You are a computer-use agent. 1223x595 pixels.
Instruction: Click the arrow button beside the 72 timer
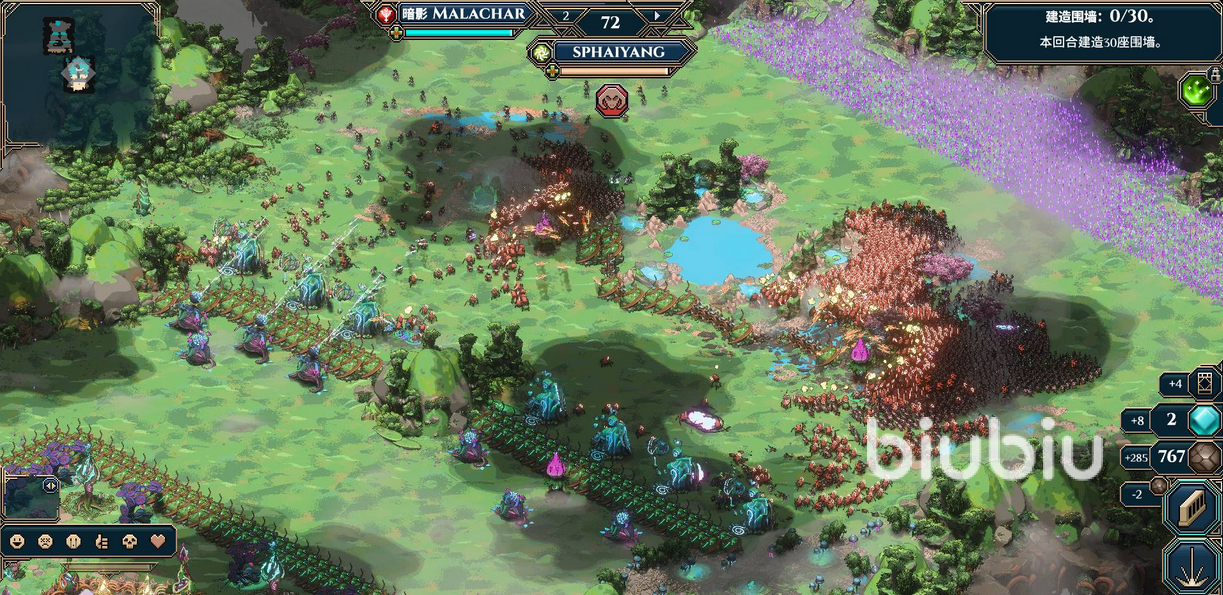click(657, 16)
